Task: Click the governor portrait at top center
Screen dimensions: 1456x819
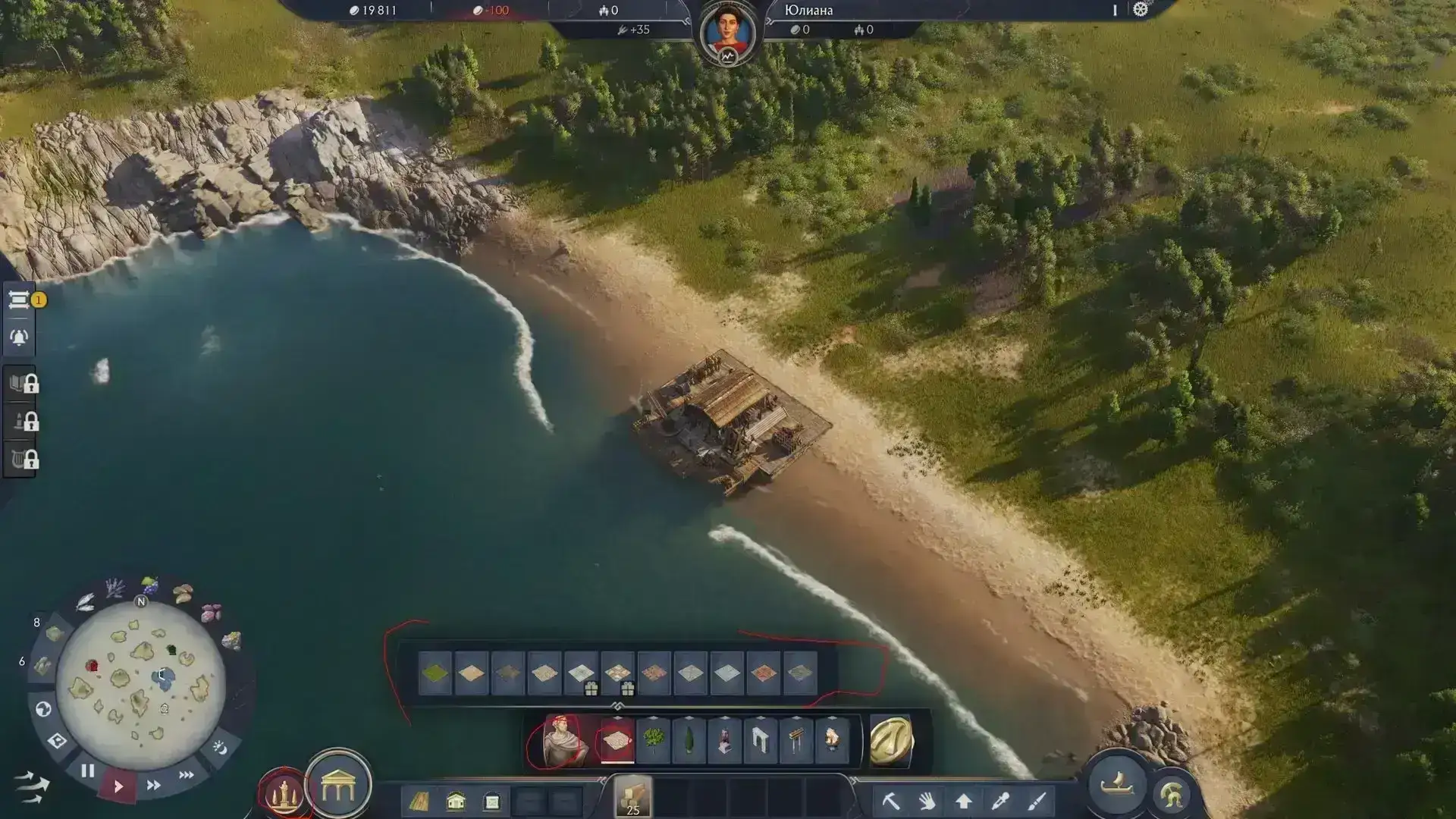Action: pyautogui.click(x=727, y=34)
